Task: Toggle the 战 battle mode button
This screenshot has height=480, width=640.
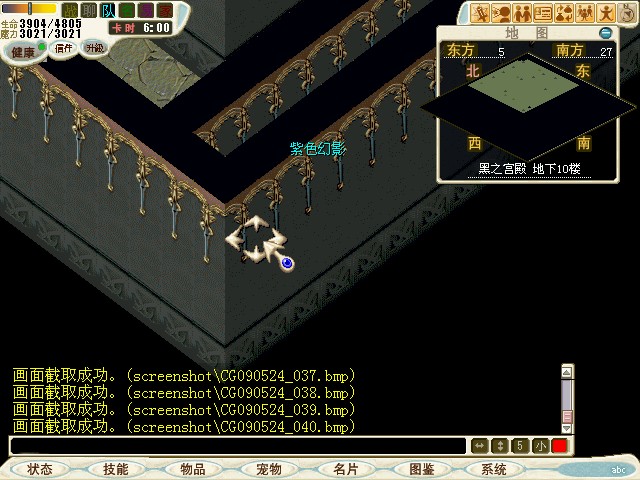Action: tap(70, 10)
